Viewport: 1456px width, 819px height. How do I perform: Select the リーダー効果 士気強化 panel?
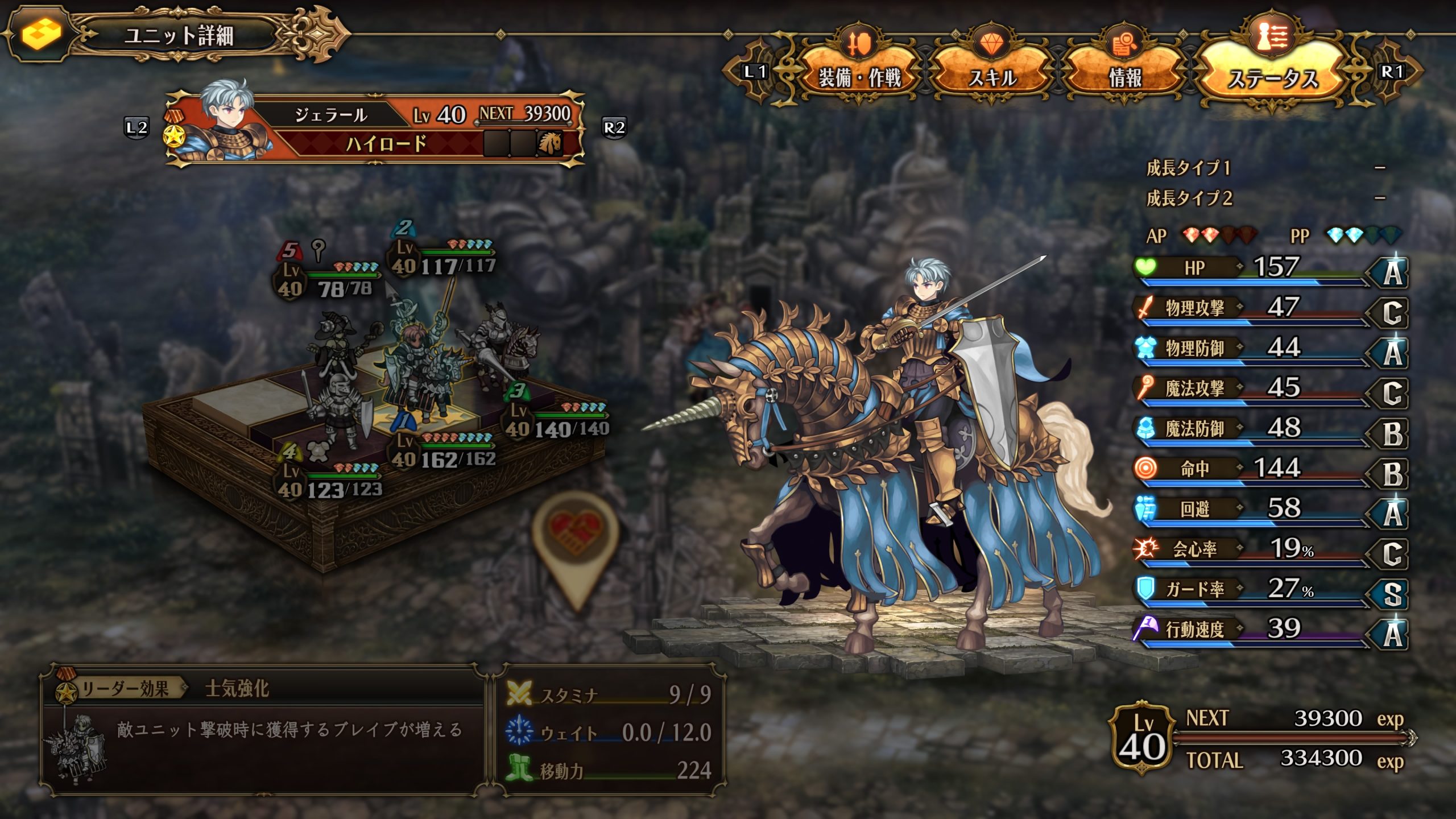tap(263, 729)
